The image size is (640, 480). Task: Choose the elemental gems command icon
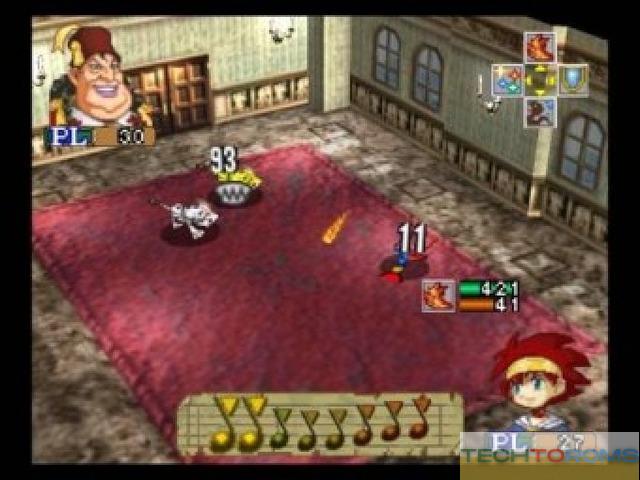[507, 79]
